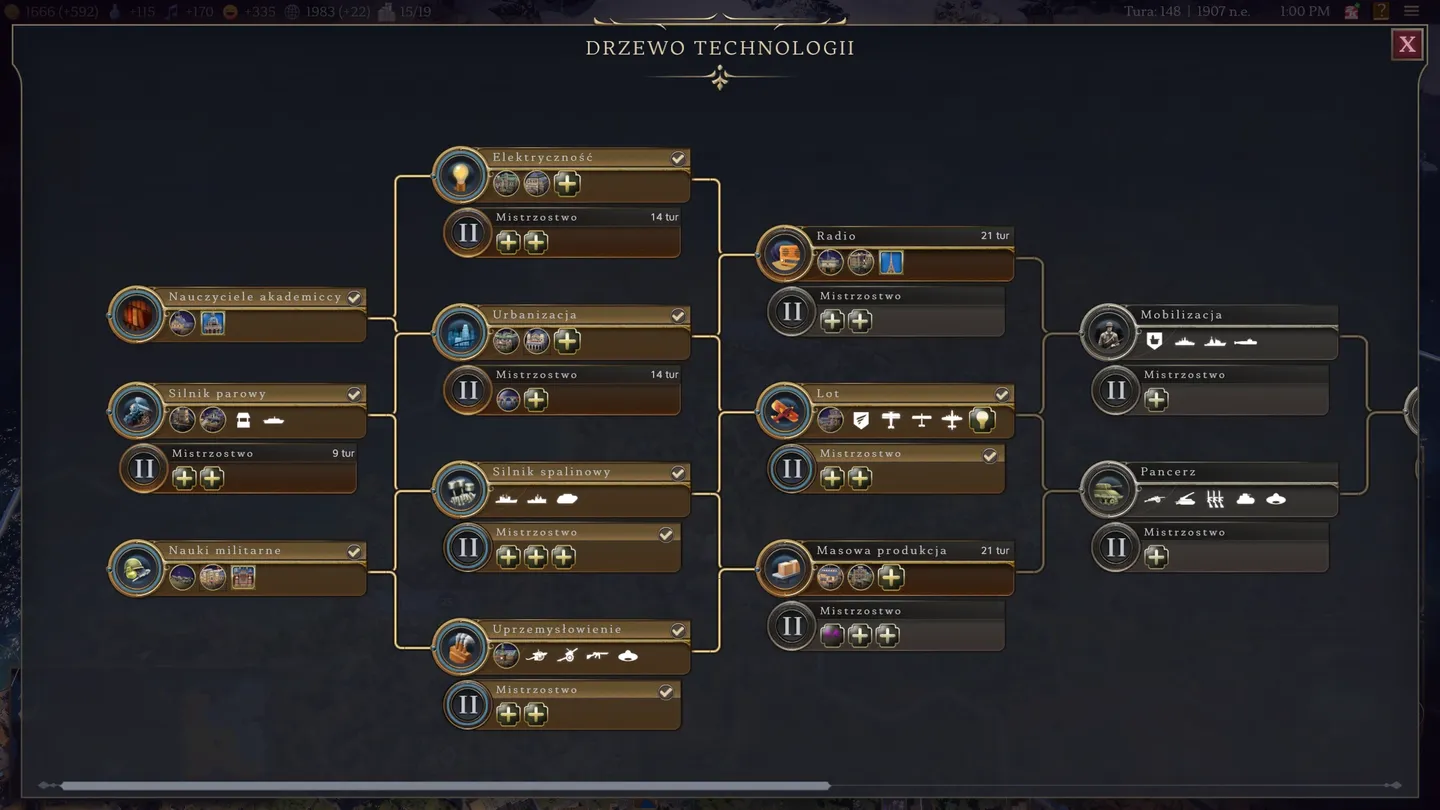
Task: Click the player flag icon near the clock
Action: pyautogui.click(x=1352, y=11)
